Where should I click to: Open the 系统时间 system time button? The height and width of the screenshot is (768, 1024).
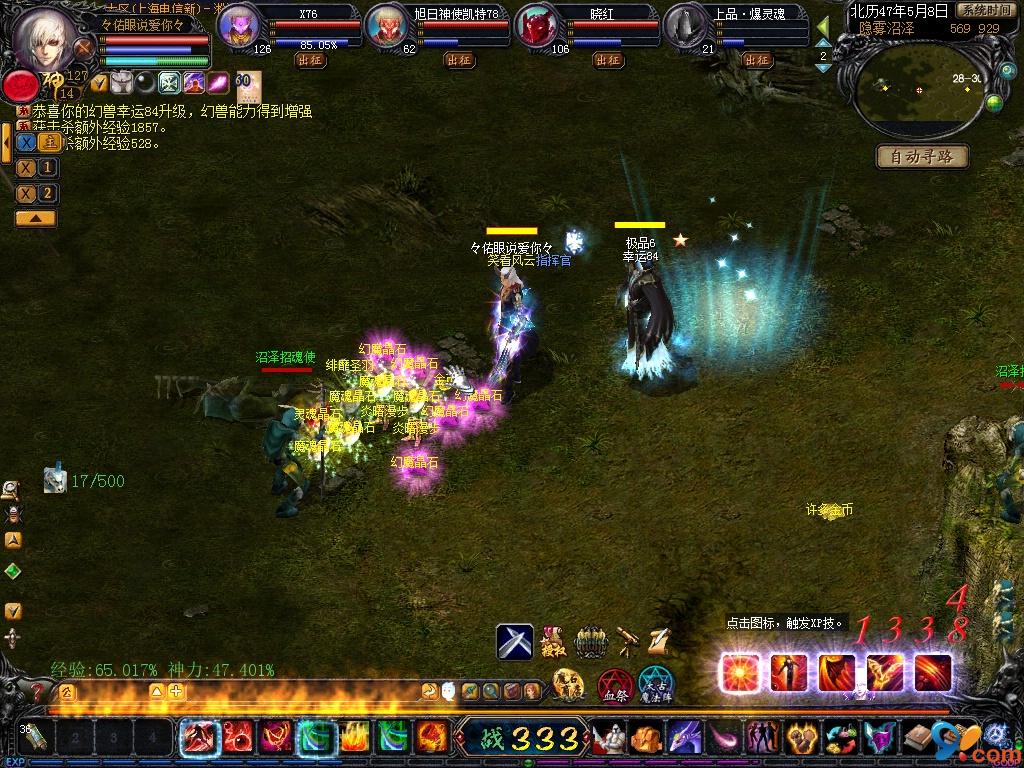(984, 10)
